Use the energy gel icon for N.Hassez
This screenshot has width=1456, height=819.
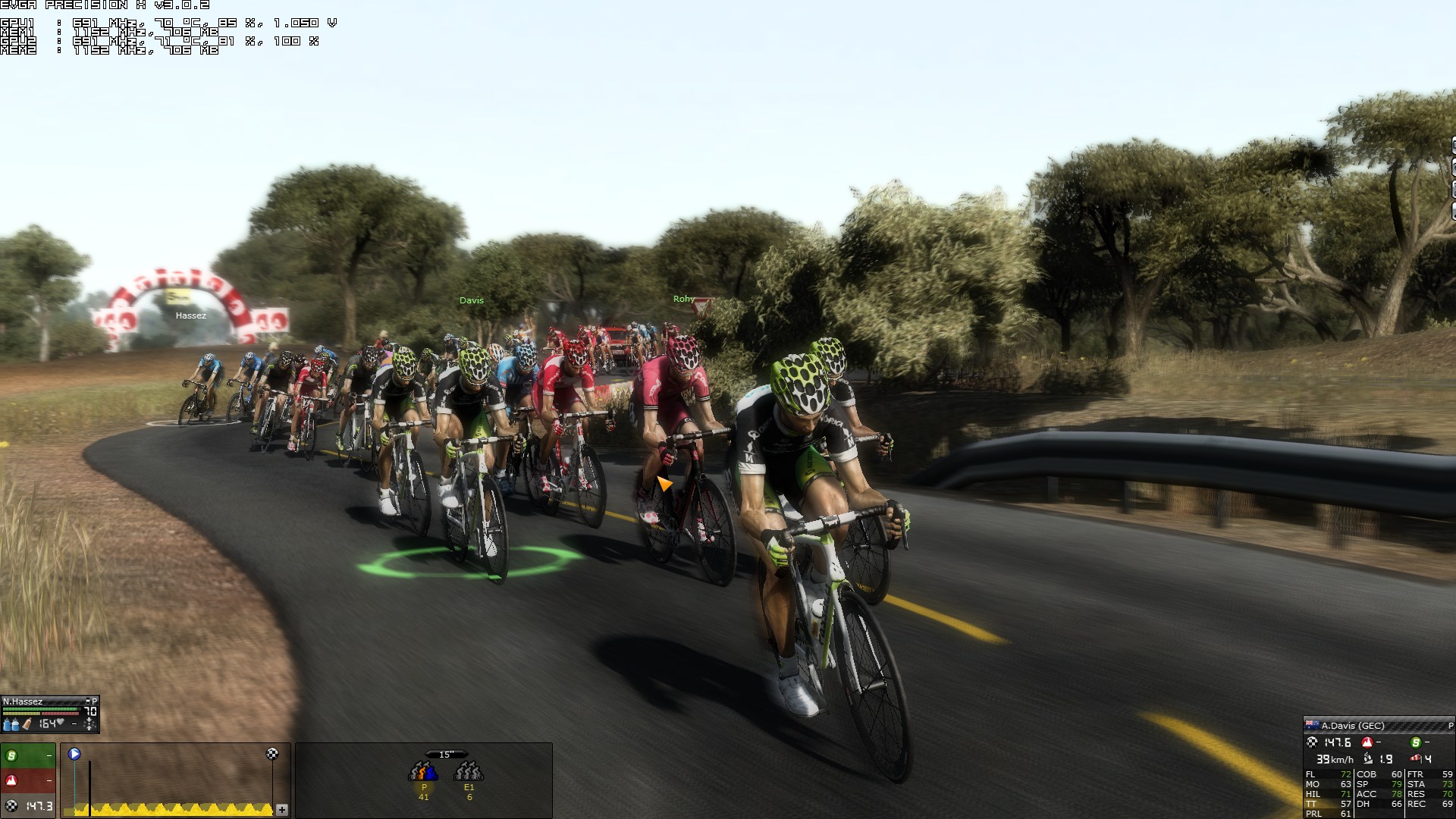27,725
